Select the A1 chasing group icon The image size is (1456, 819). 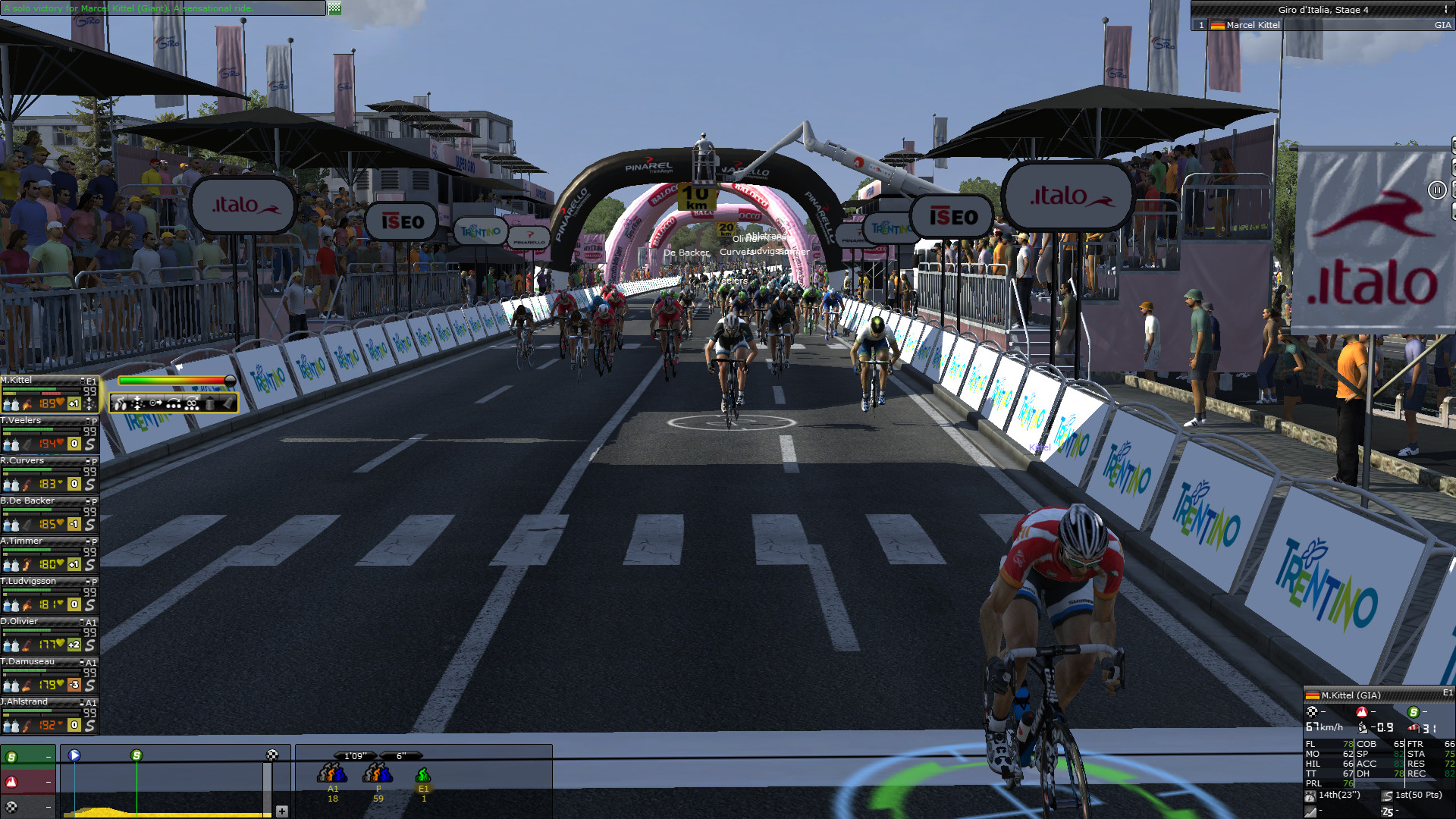pyautogui.click(x=332, y=773)
